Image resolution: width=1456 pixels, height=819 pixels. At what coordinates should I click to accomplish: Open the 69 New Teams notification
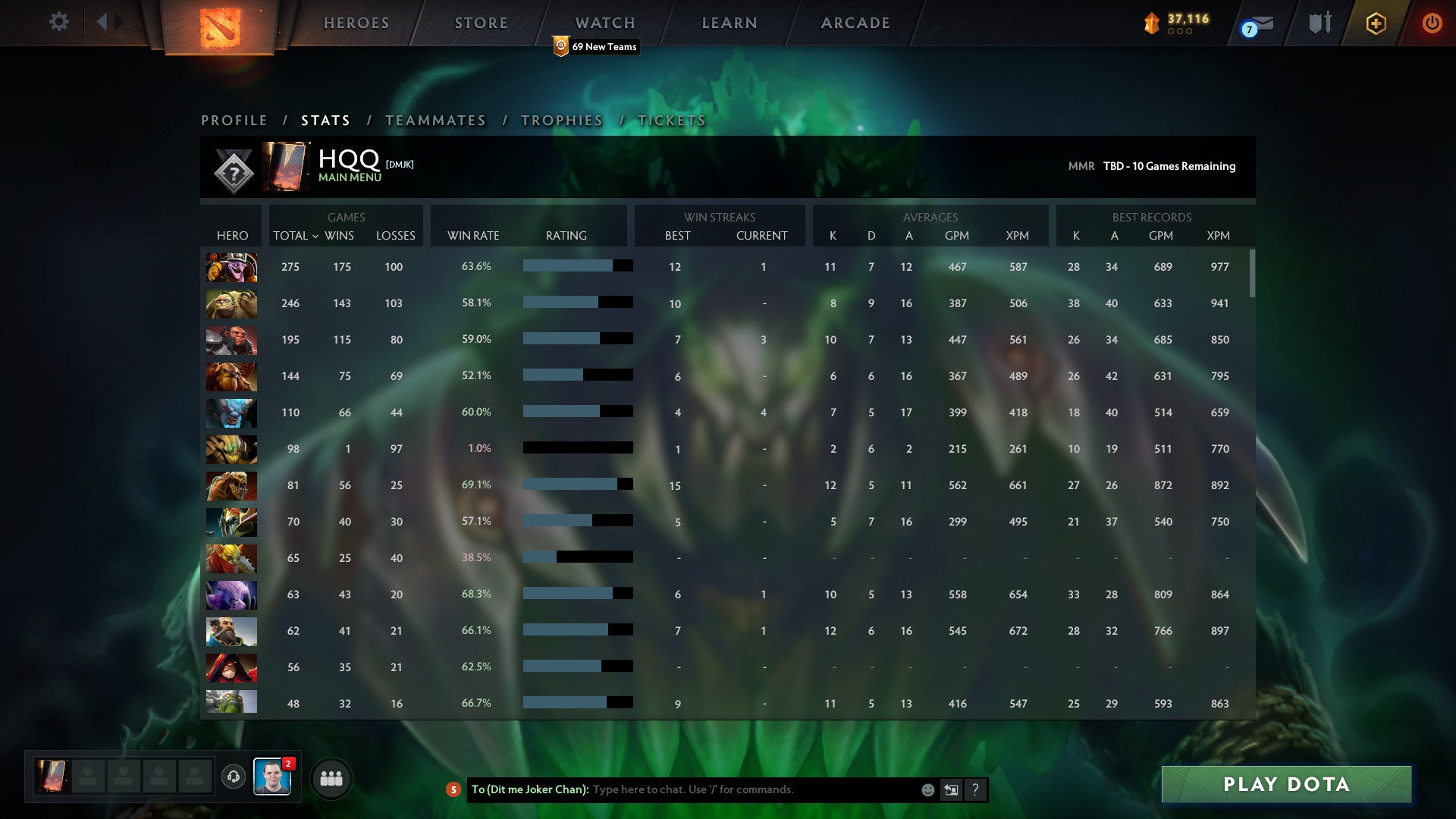(x=596, y=46)
